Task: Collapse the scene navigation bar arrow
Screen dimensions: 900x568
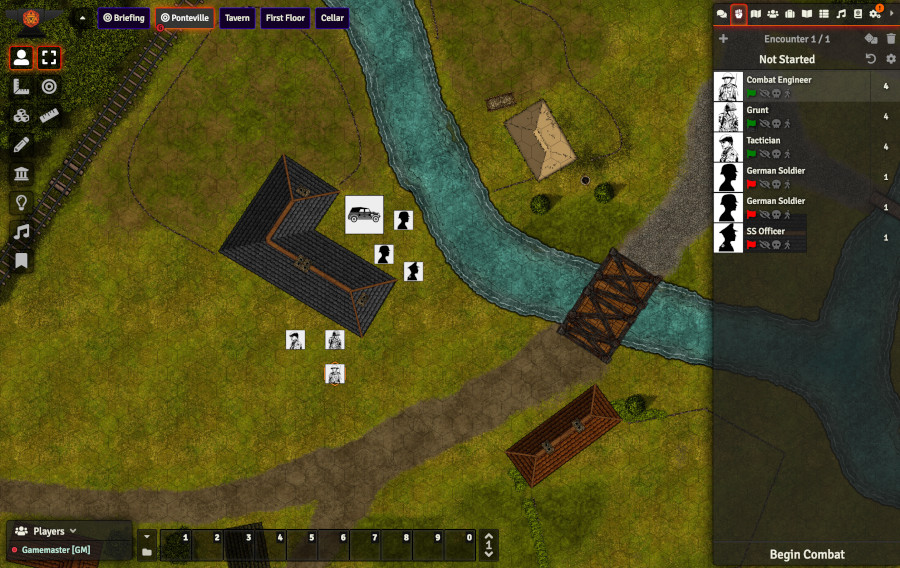Action: [x=82, y=18]
